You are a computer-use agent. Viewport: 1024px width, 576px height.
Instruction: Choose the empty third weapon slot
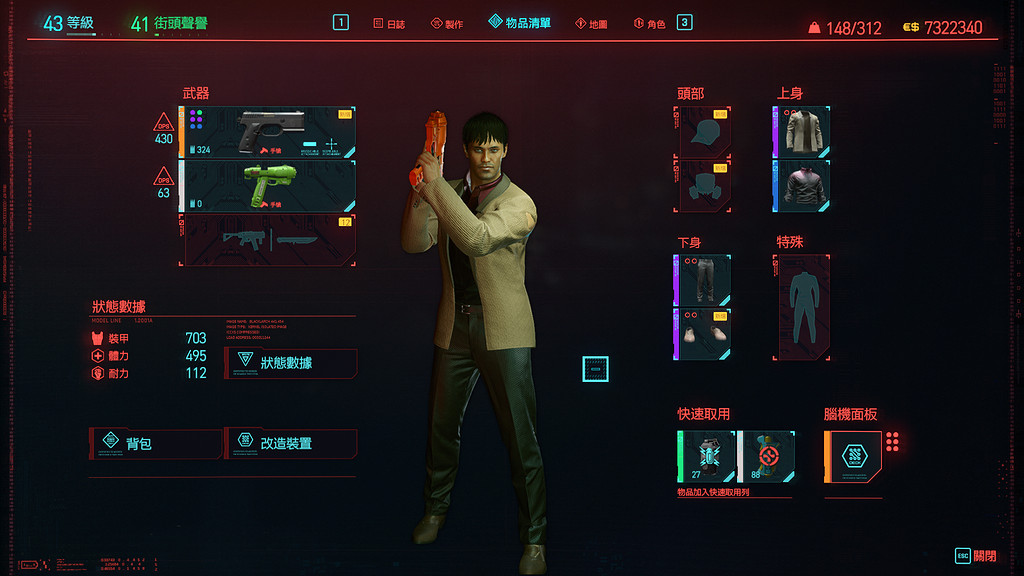point(268,239)
